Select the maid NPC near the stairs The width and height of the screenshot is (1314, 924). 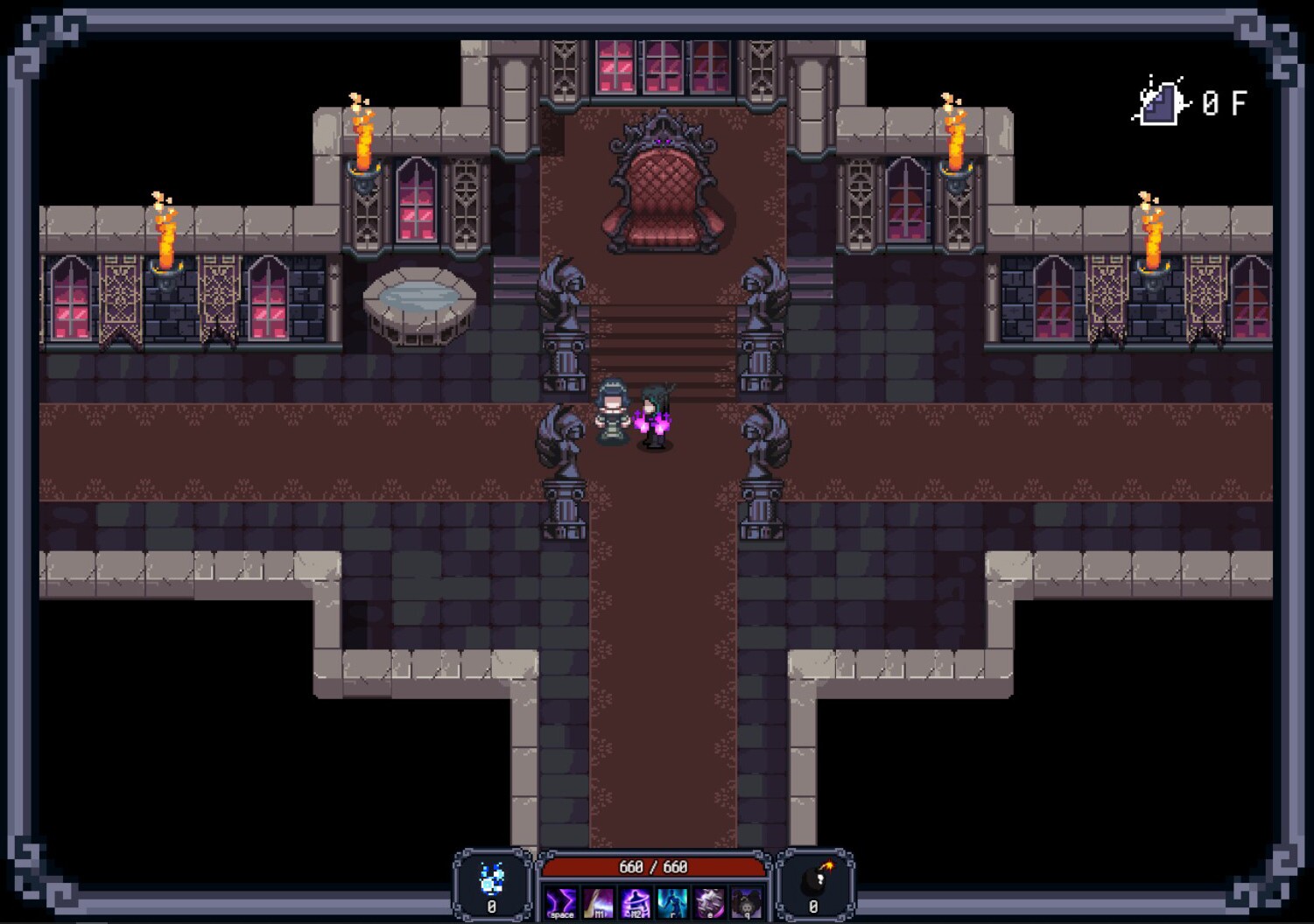pyautogui.click(x=612, y=411)
